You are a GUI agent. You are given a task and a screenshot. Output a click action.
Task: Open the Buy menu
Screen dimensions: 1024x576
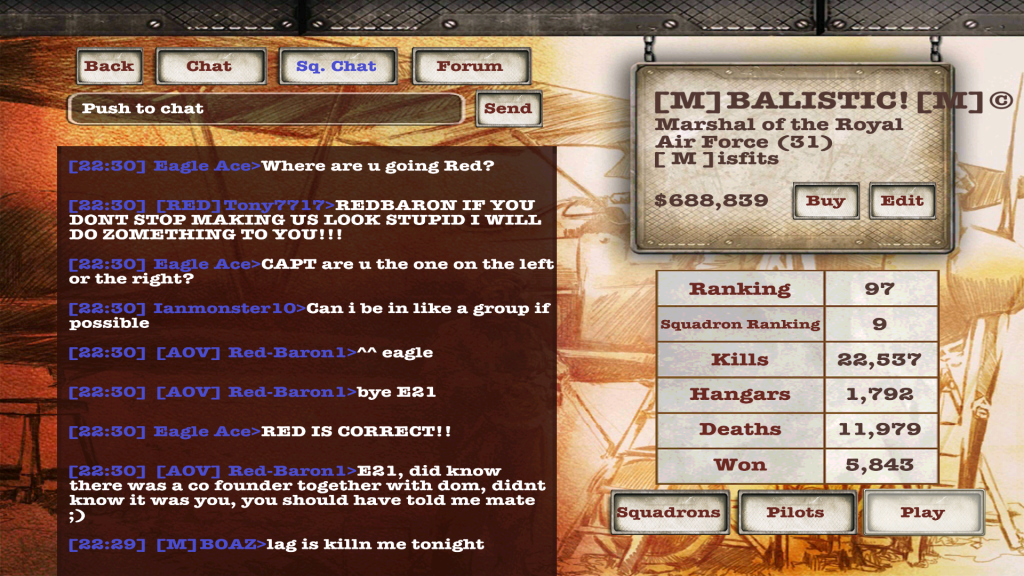[825, 201]
